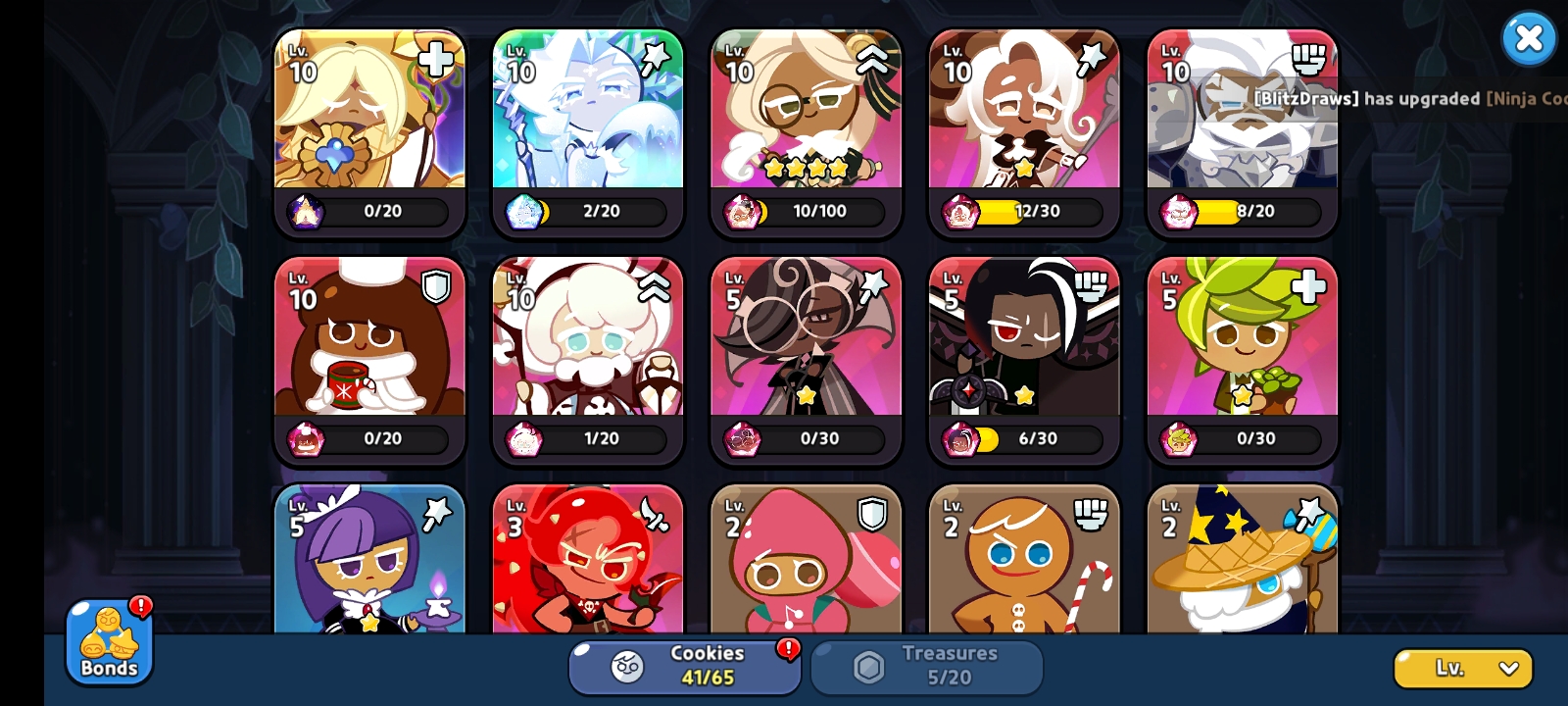This screenshot has width=1568, height=706.
Task: Open the Cookies tab showing 41/65
Action: [686, 668]
